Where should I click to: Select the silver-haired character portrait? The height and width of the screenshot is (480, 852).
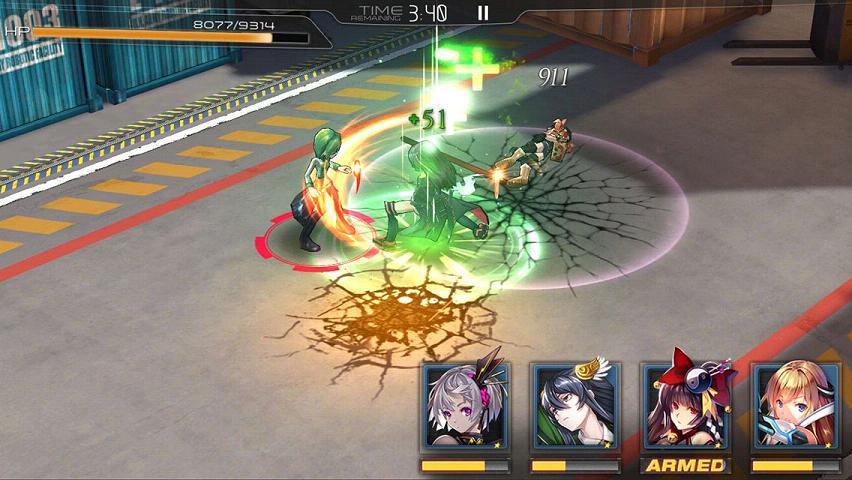tap(465, 407)
